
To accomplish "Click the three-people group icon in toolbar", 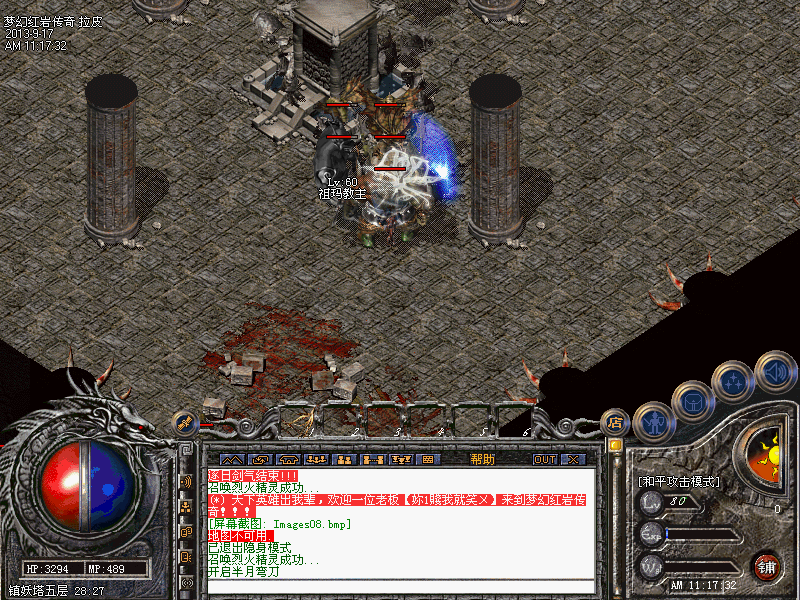I will click(314, 459).
